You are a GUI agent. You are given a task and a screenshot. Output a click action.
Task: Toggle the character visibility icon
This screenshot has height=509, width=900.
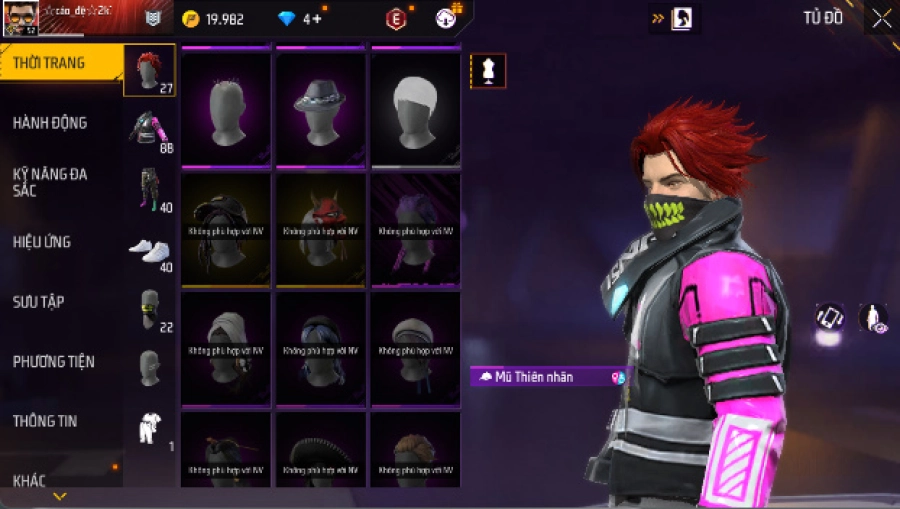tap(873, 318)
